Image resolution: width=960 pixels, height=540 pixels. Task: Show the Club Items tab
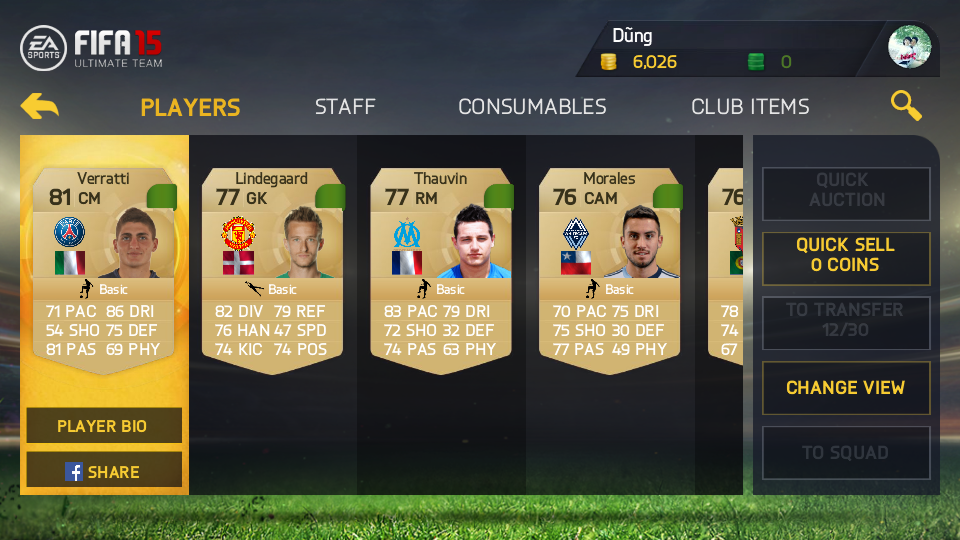coord(750,107)
